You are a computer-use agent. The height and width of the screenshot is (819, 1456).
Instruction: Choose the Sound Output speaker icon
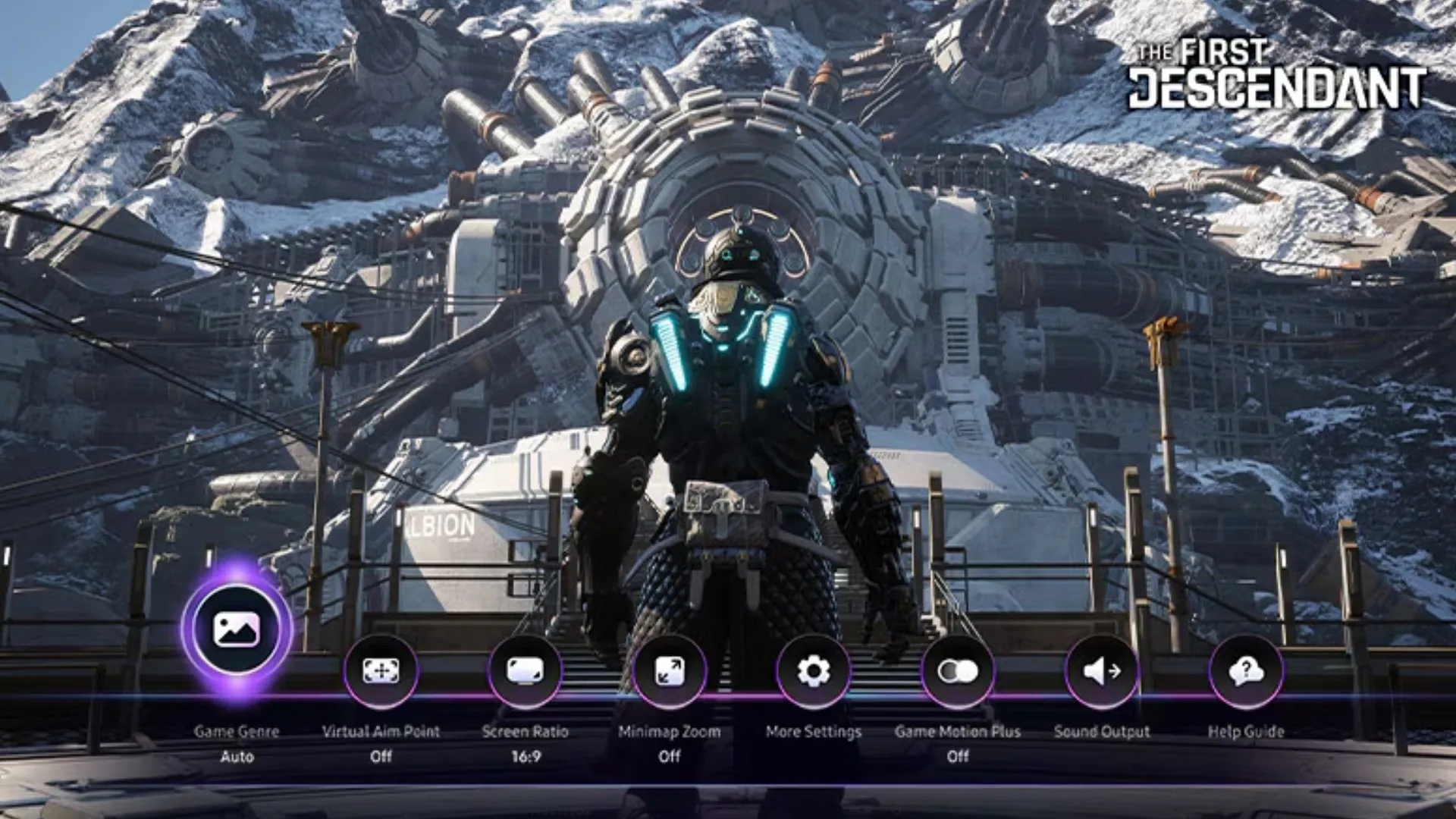[x=1102, y=671]
